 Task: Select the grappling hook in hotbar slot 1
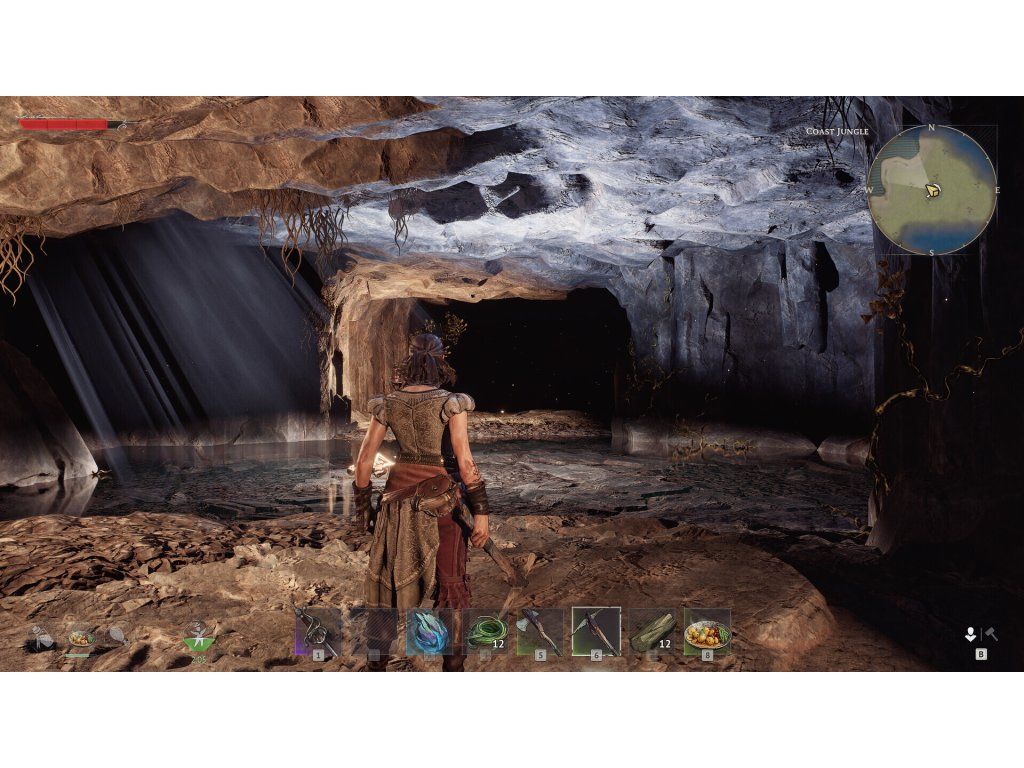click(x=317, y=631)
